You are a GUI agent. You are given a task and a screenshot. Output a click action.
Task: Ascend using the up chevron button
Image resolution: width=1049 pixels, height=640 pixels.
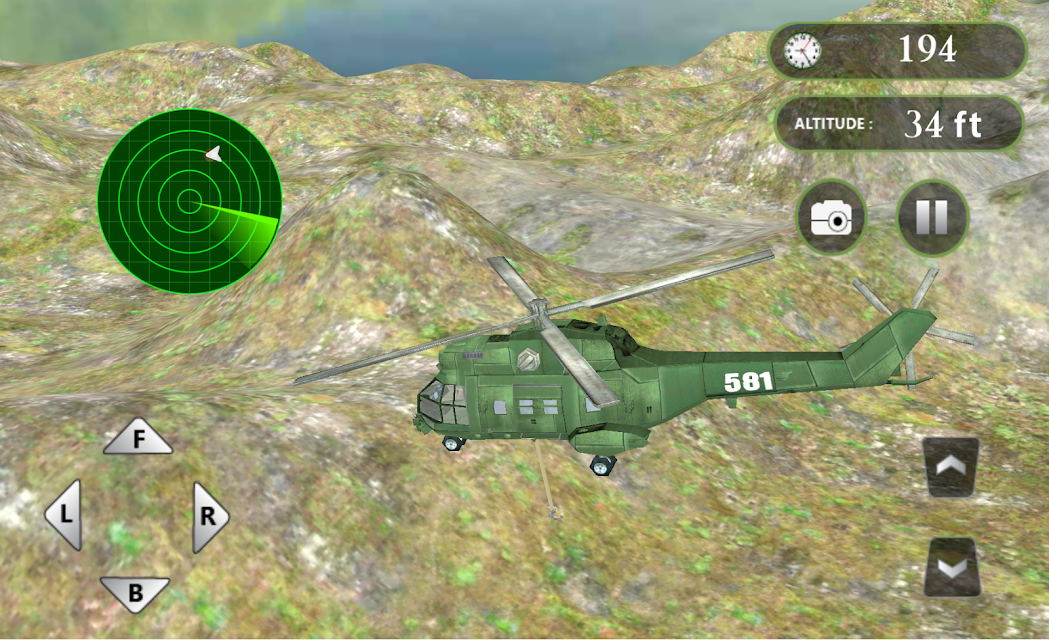coord(950,466)
